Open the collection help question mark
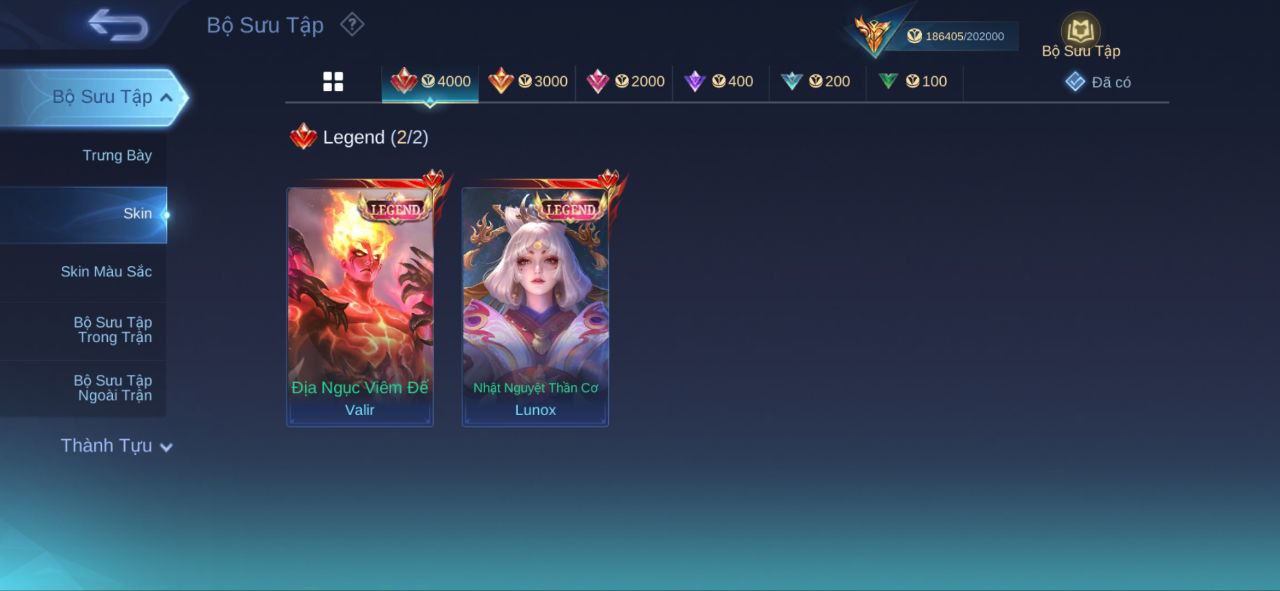Screen dimensions: 1280x591 click(x=352, y=24)
